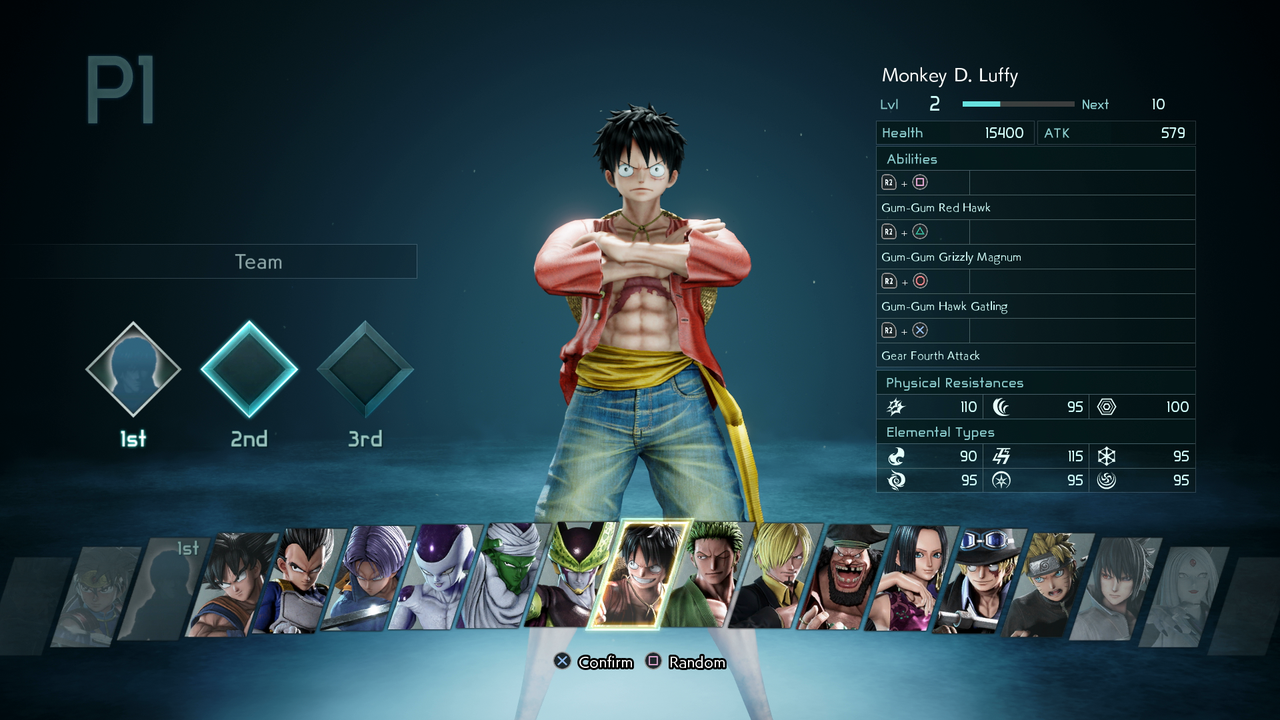The height and width of the screenshot is (720, 1280).
Task: Click the lightning elemental type icon
Action: [x=1000, y=456]
